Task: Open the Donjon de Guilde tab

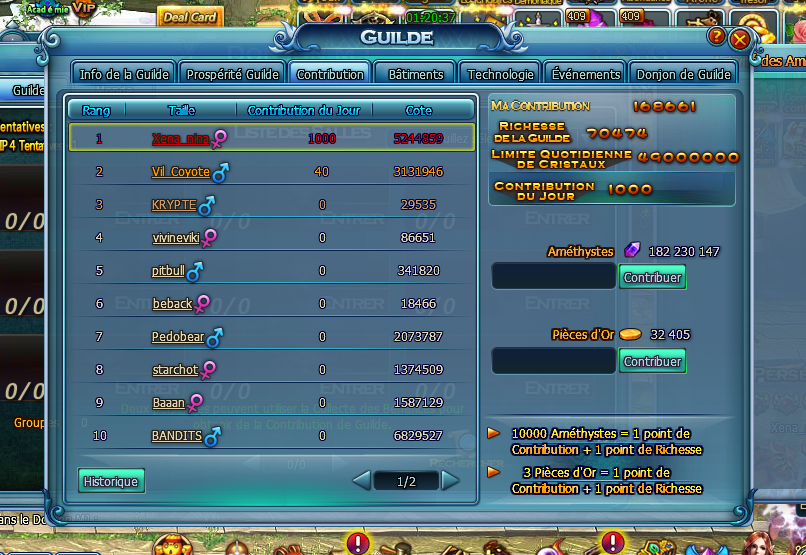Action: (685, 74)
